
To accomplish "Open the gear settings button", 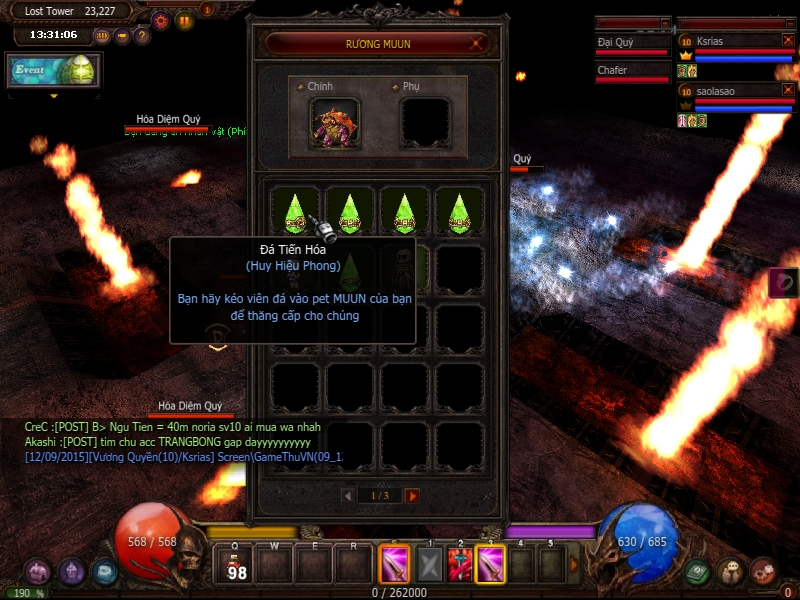I will 160,19.
